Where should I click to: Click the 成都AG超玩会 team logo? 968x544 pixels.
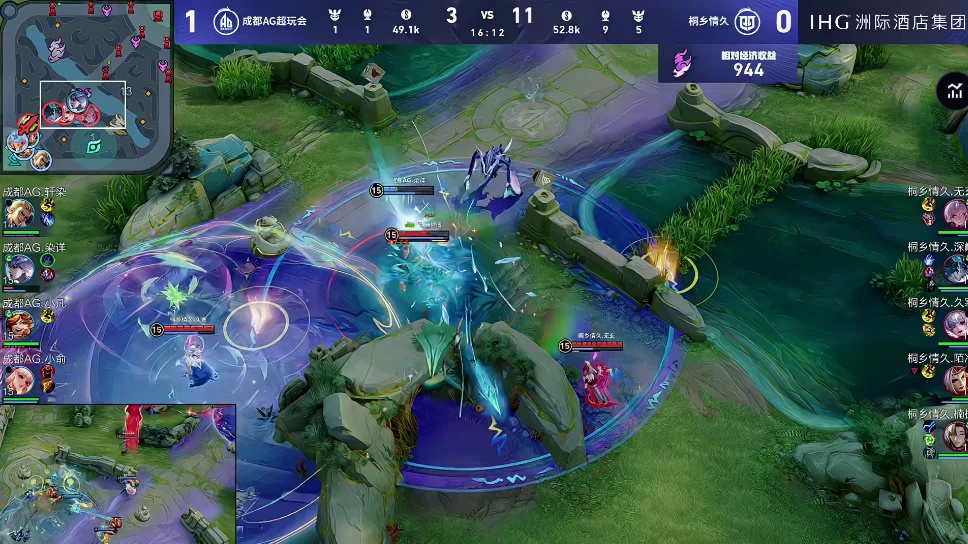(227, 21)
